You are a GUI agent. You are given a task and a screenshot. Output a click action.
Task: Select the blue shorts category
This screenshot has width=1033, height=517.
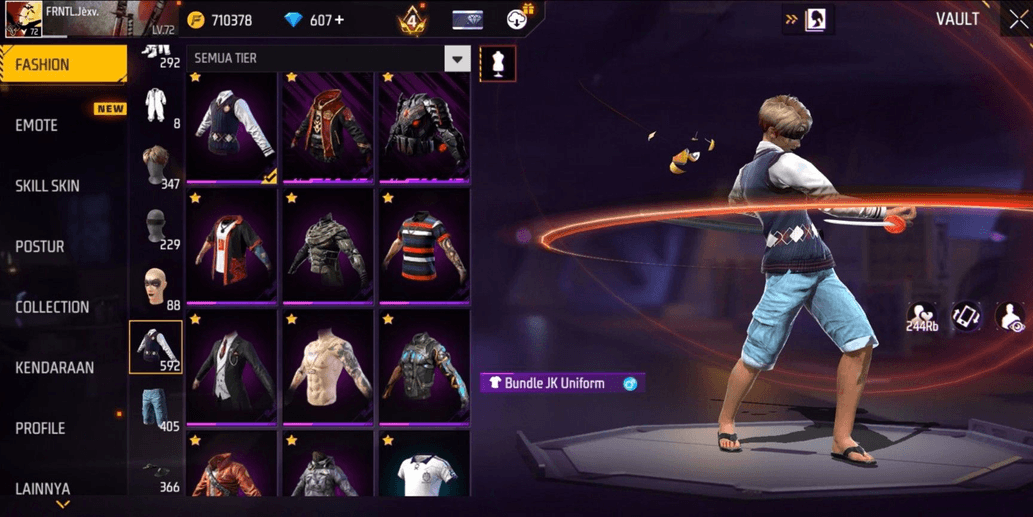coord(156,408)
